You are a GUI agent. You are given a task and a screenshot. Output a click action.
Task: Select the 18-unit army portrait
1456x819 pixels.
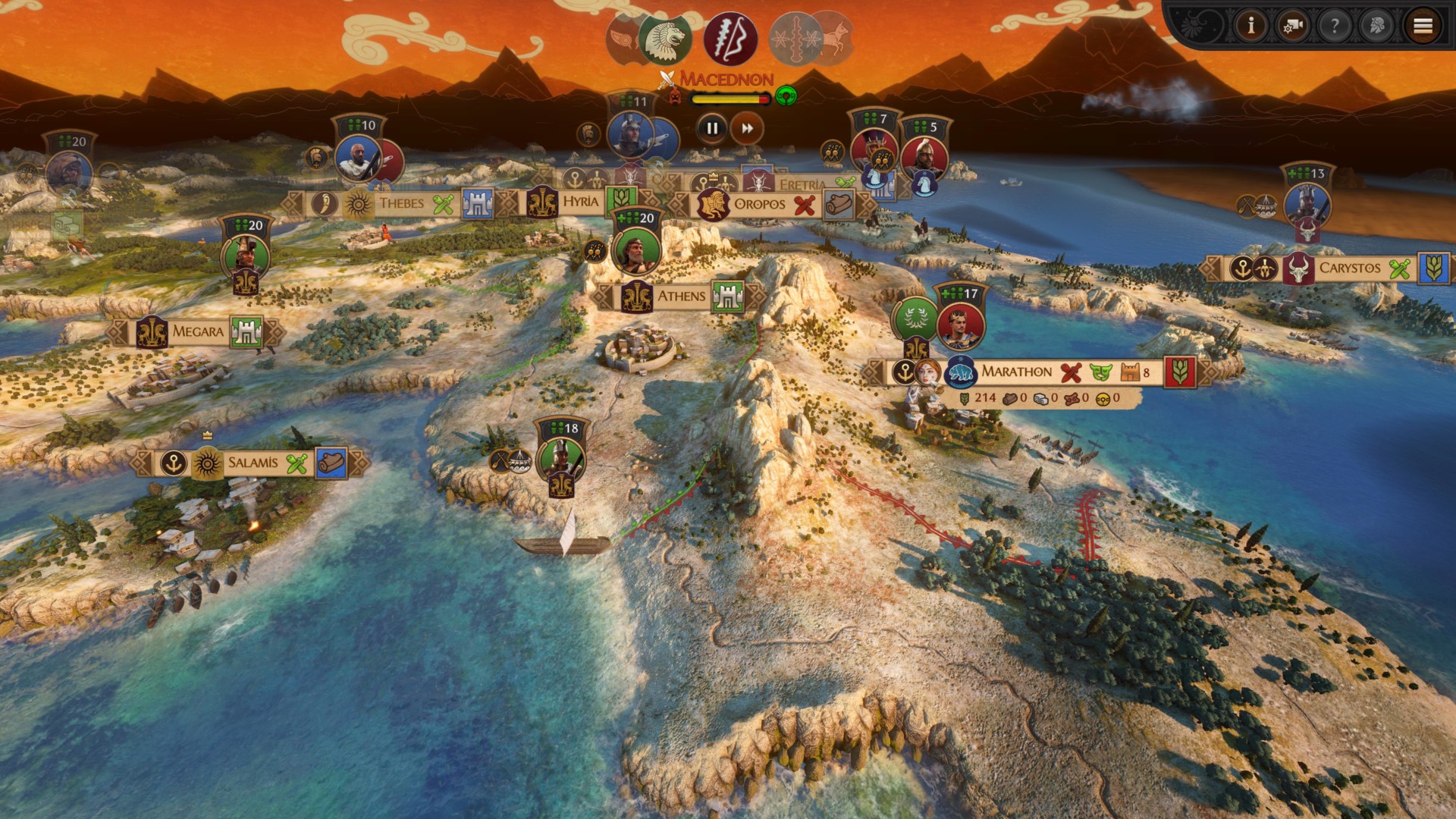point(561,458)
